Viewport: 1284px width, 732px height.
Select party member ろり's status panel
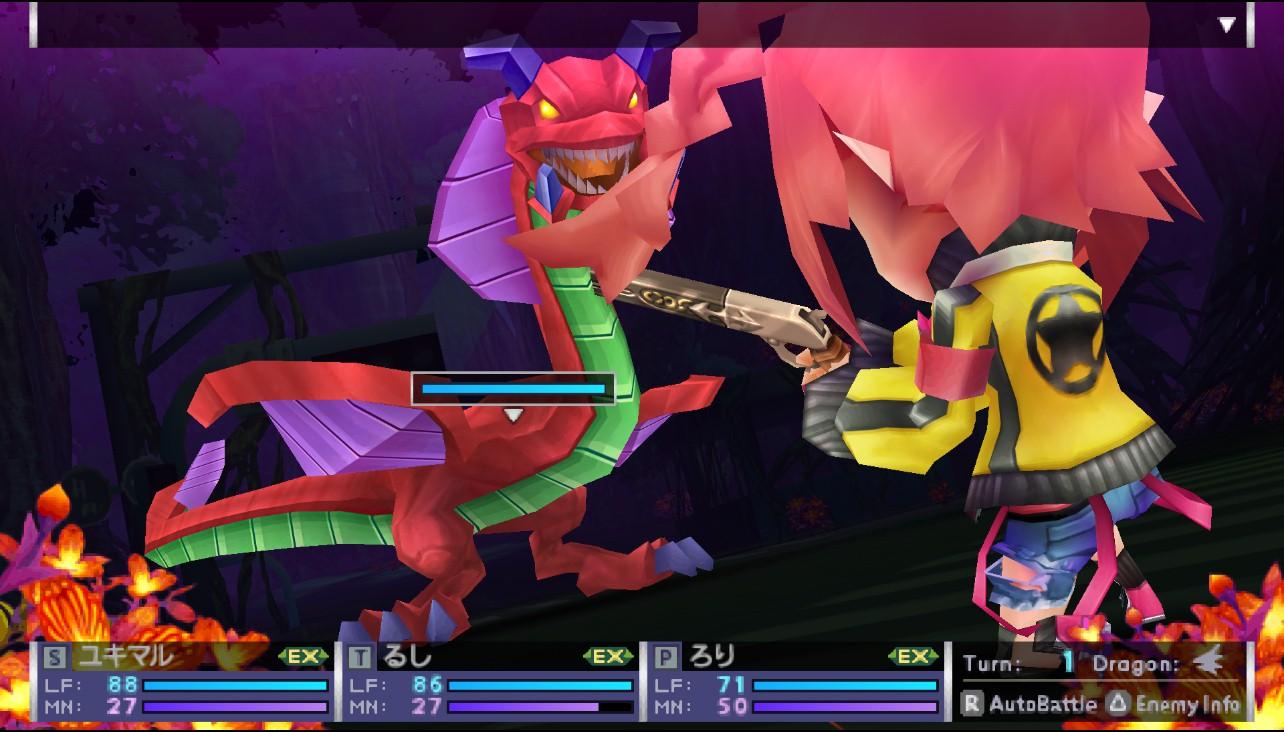tap(796, 683)
